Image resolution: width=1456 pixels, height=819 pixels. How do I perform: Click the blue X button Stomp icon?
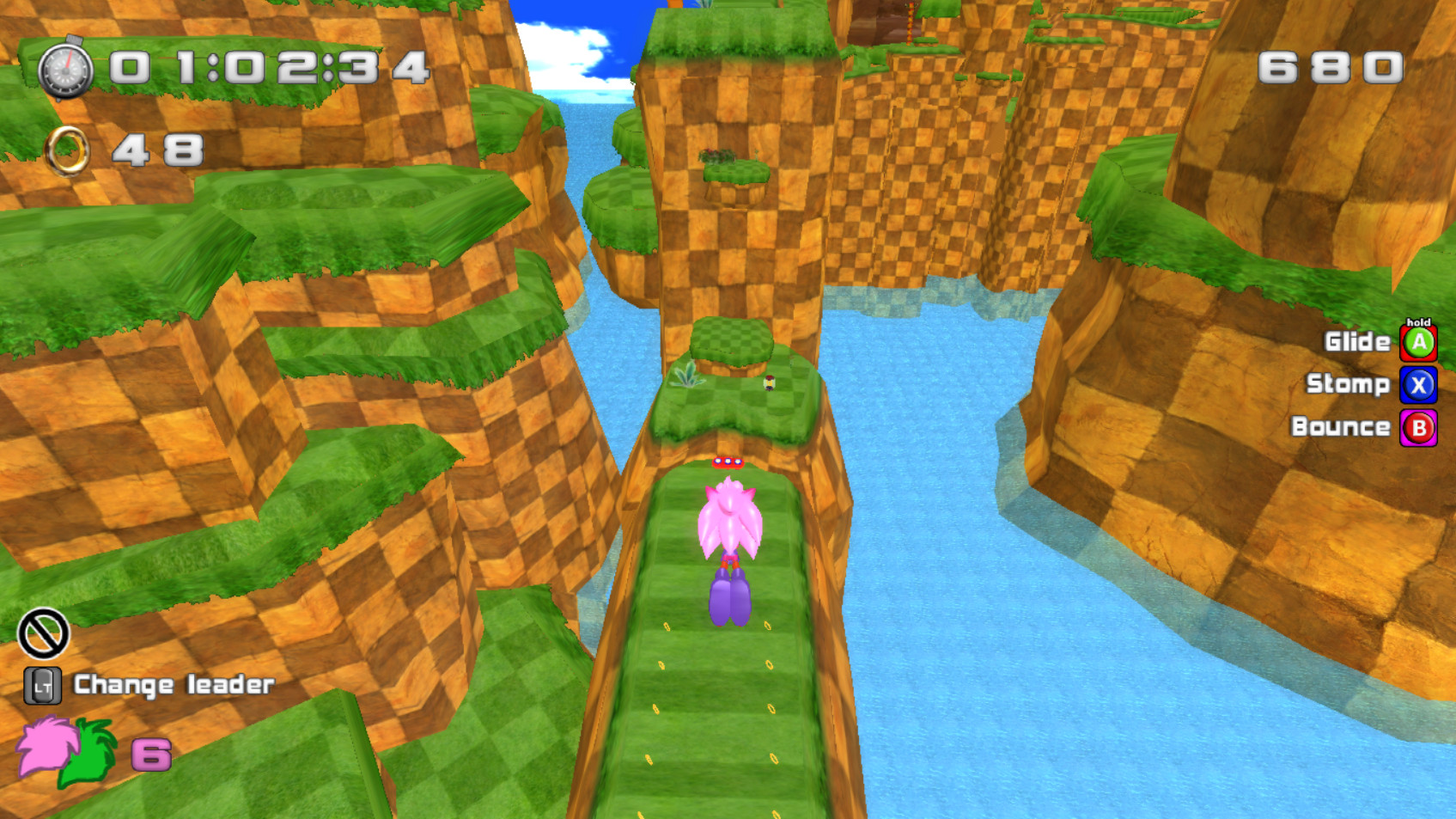pyautogui.click(x=1419, y=384)
